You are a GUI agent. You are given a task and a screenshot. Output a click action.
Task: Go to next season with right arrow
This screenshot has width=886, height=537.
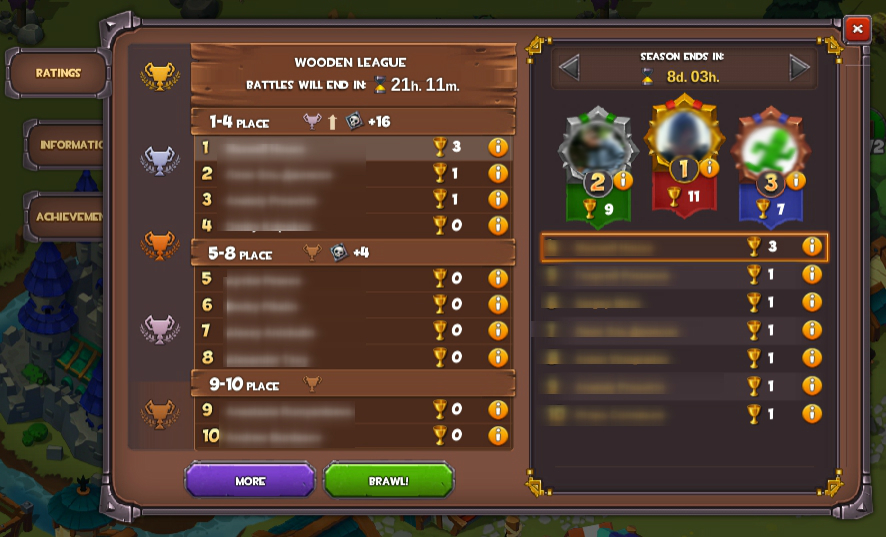[x=799, y=68]
